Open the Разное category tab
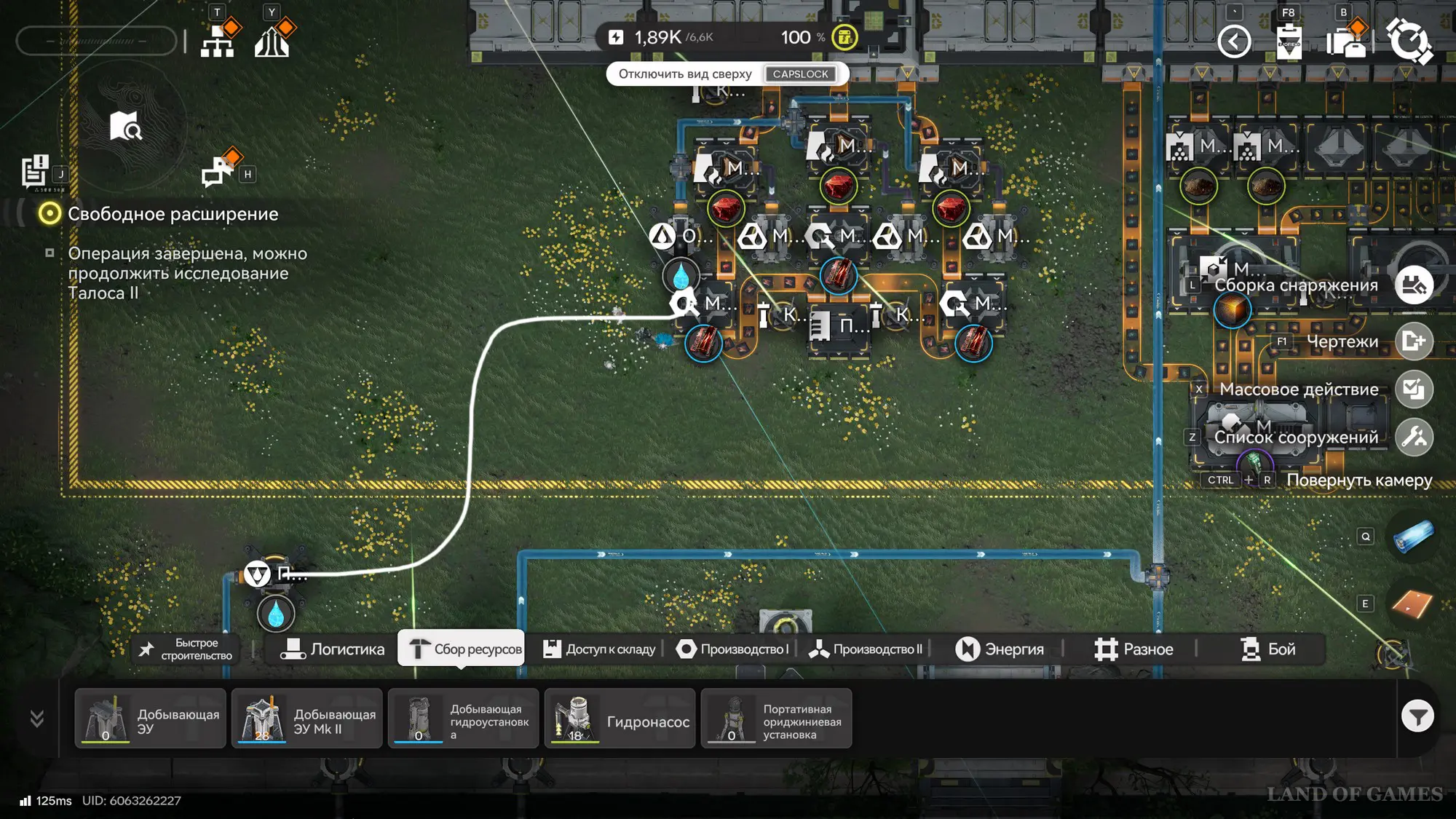Viewport: 1456px width, 819px height. point(1133,649)
